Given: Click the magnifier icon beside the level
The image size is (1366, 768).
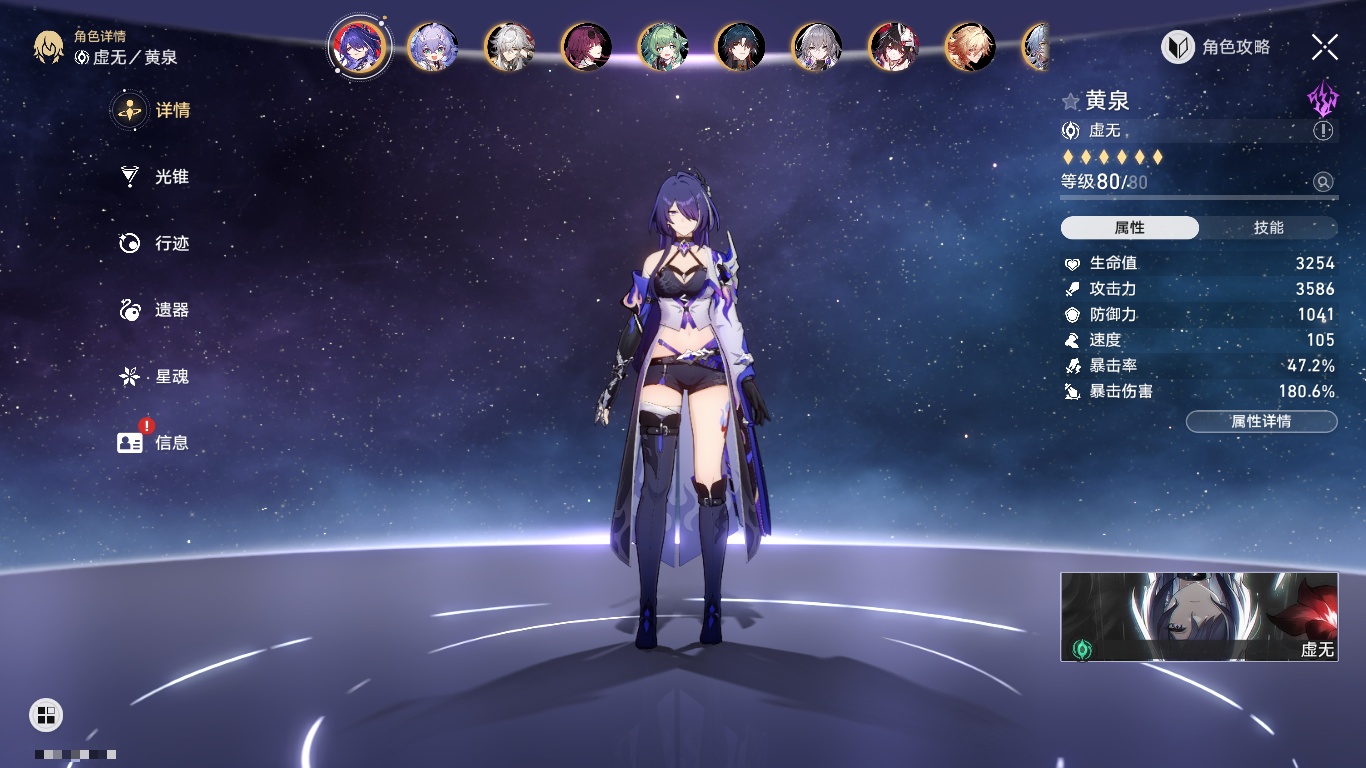Looking at the screenshot, I should [1323, 182].
